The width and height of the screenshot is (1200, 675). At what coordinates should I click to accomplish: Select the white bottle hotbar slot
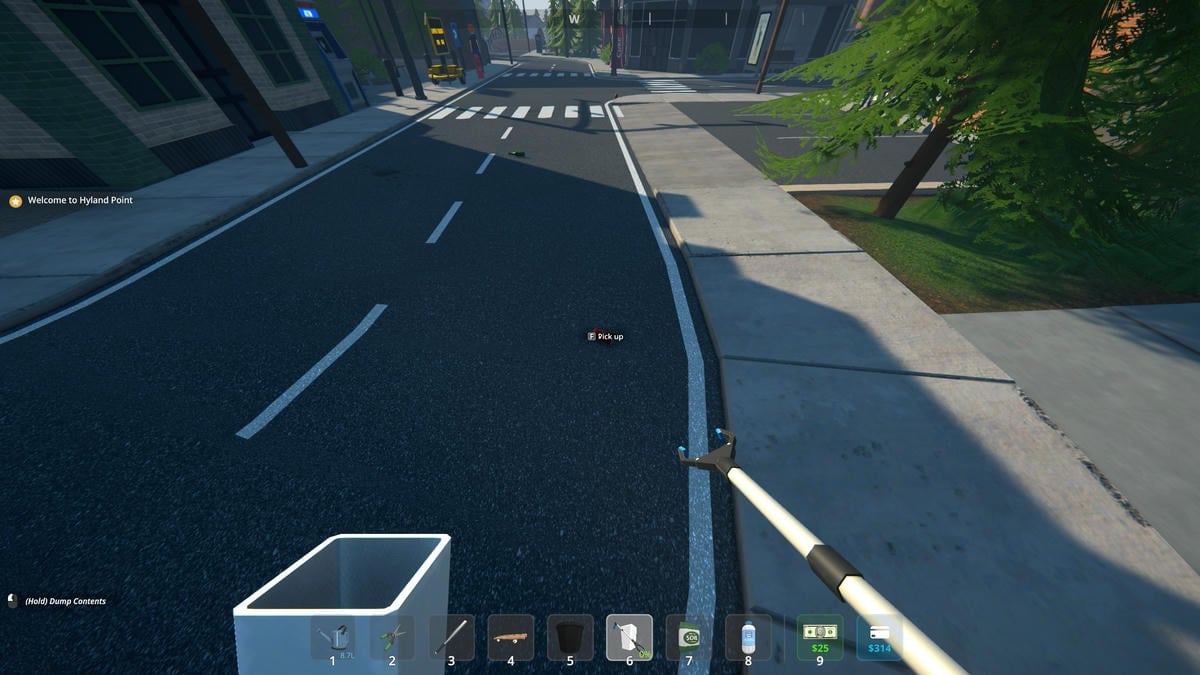[x=748, y=637]
